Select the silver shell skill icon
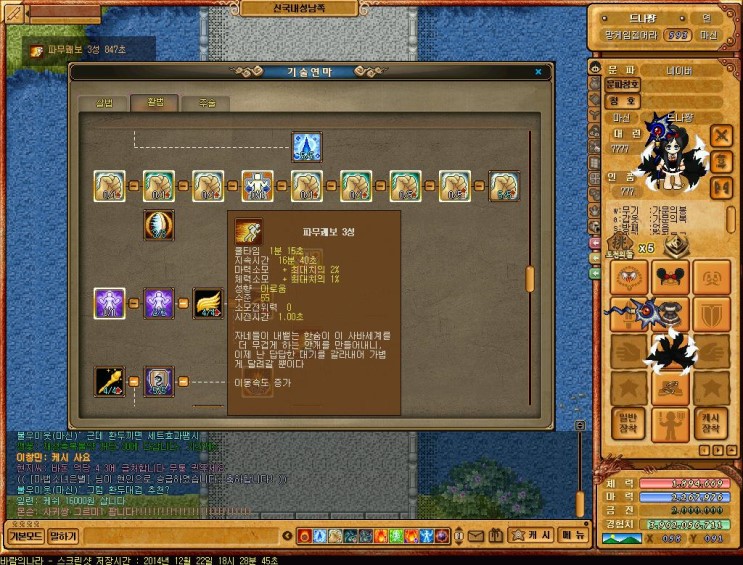Screen dimensions: 743x565 coord(158,224)
